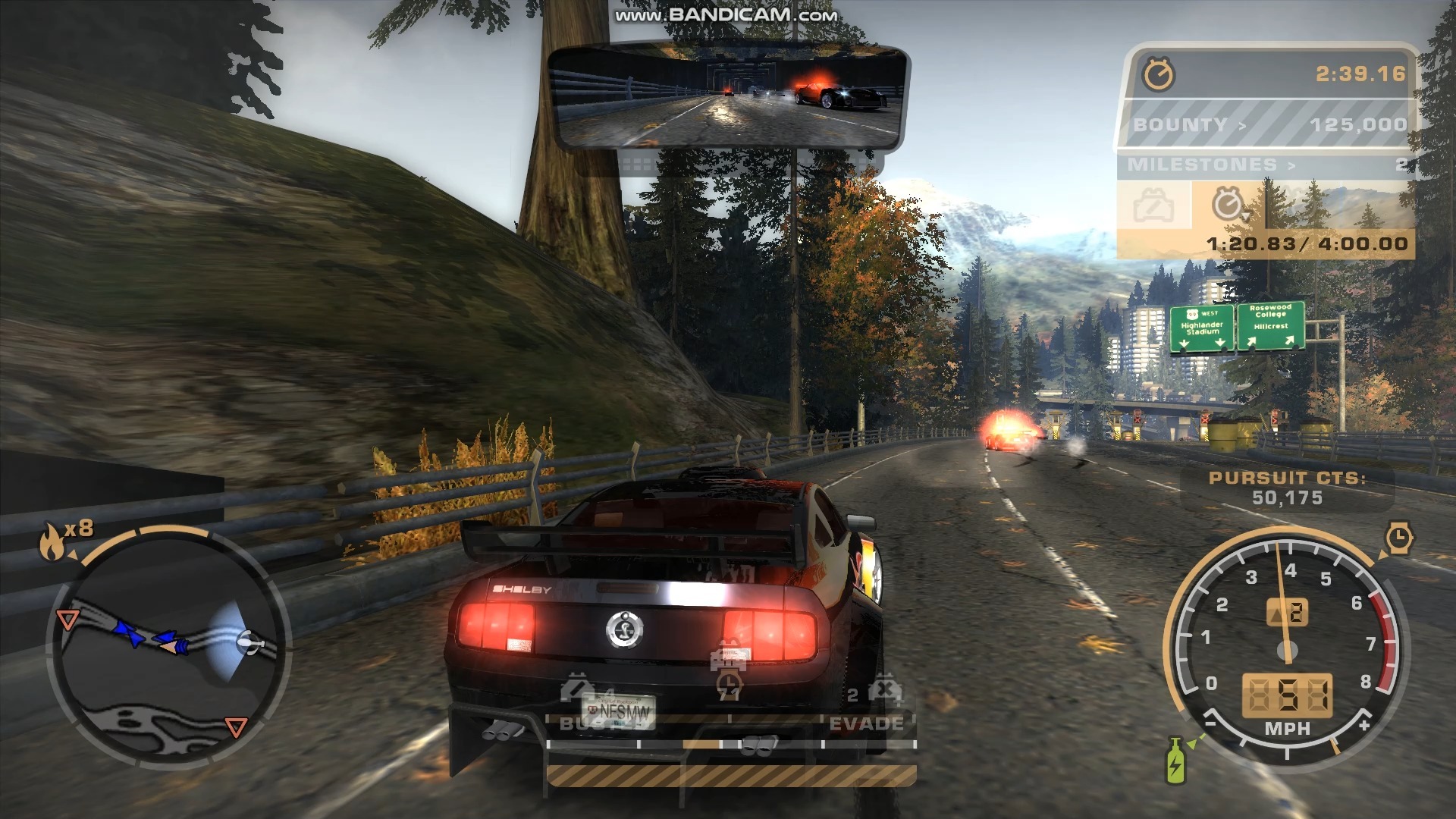Select the Bounty row
Image resolution: width=1456 pixels, height=819 pixels.
coord(1268,124)
